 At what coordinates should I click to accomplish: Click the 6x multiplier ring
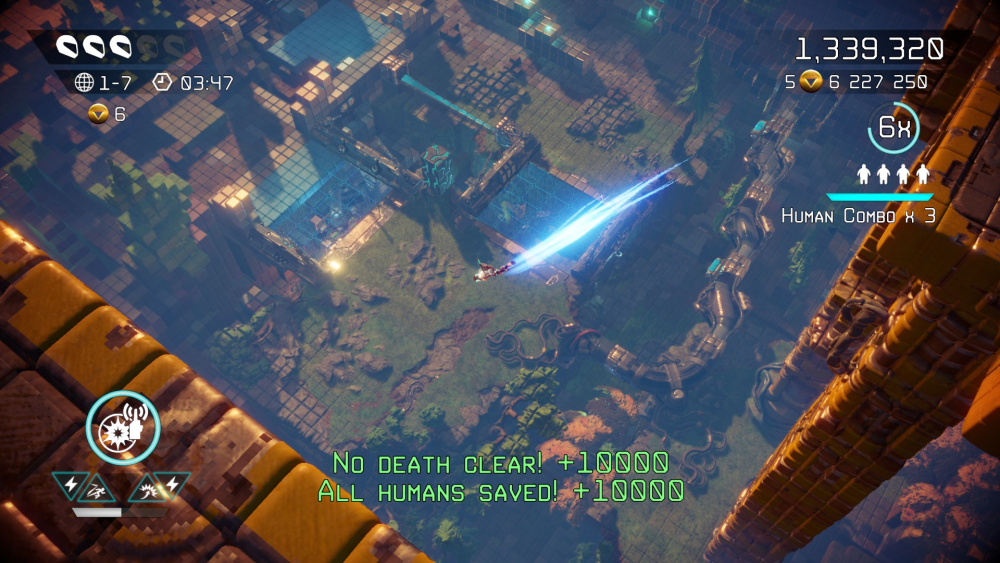(x=893, y=127)
